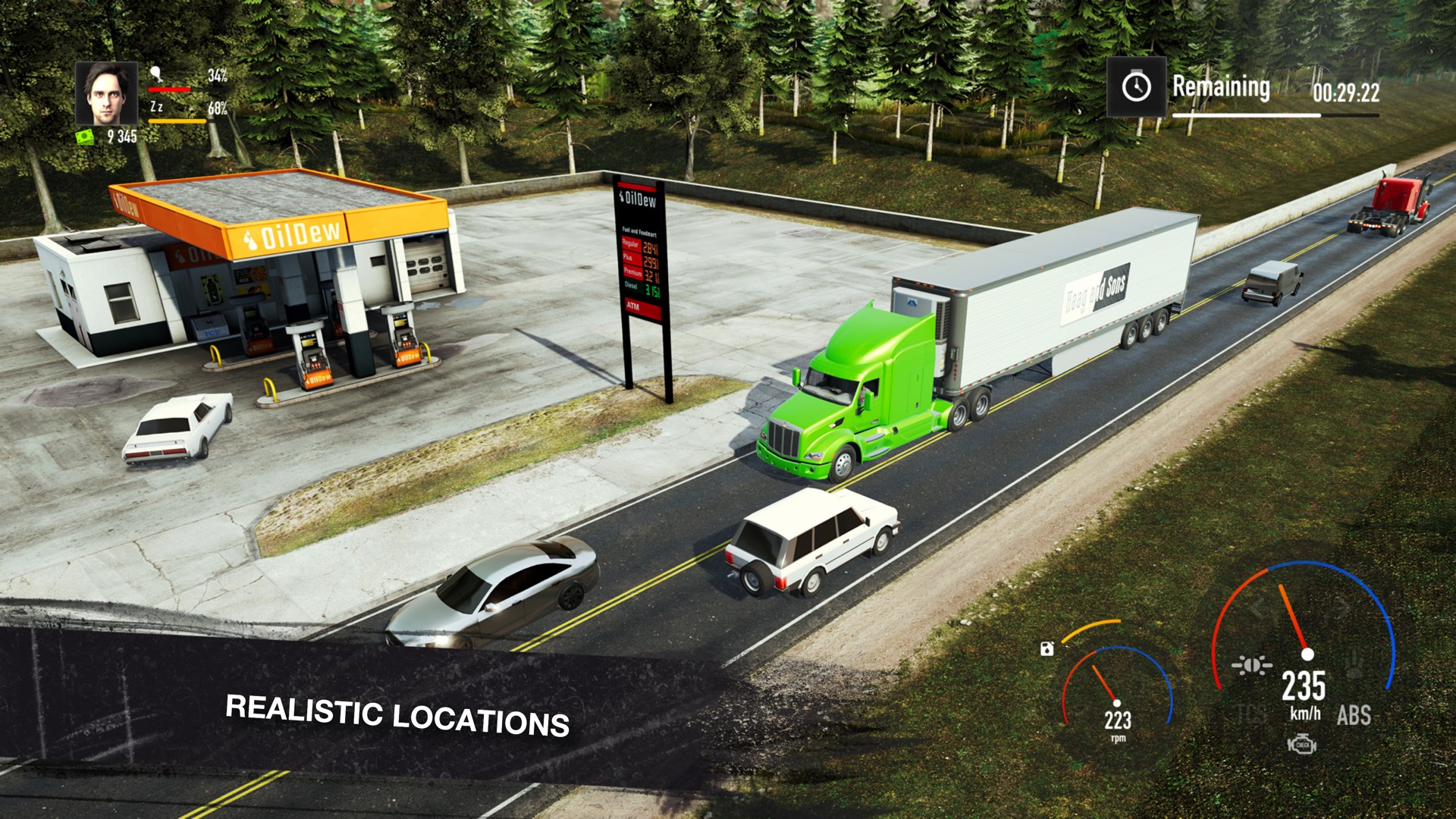Click the check engine warning icon
1456x819 pixels.
(x=1302, y=745)
